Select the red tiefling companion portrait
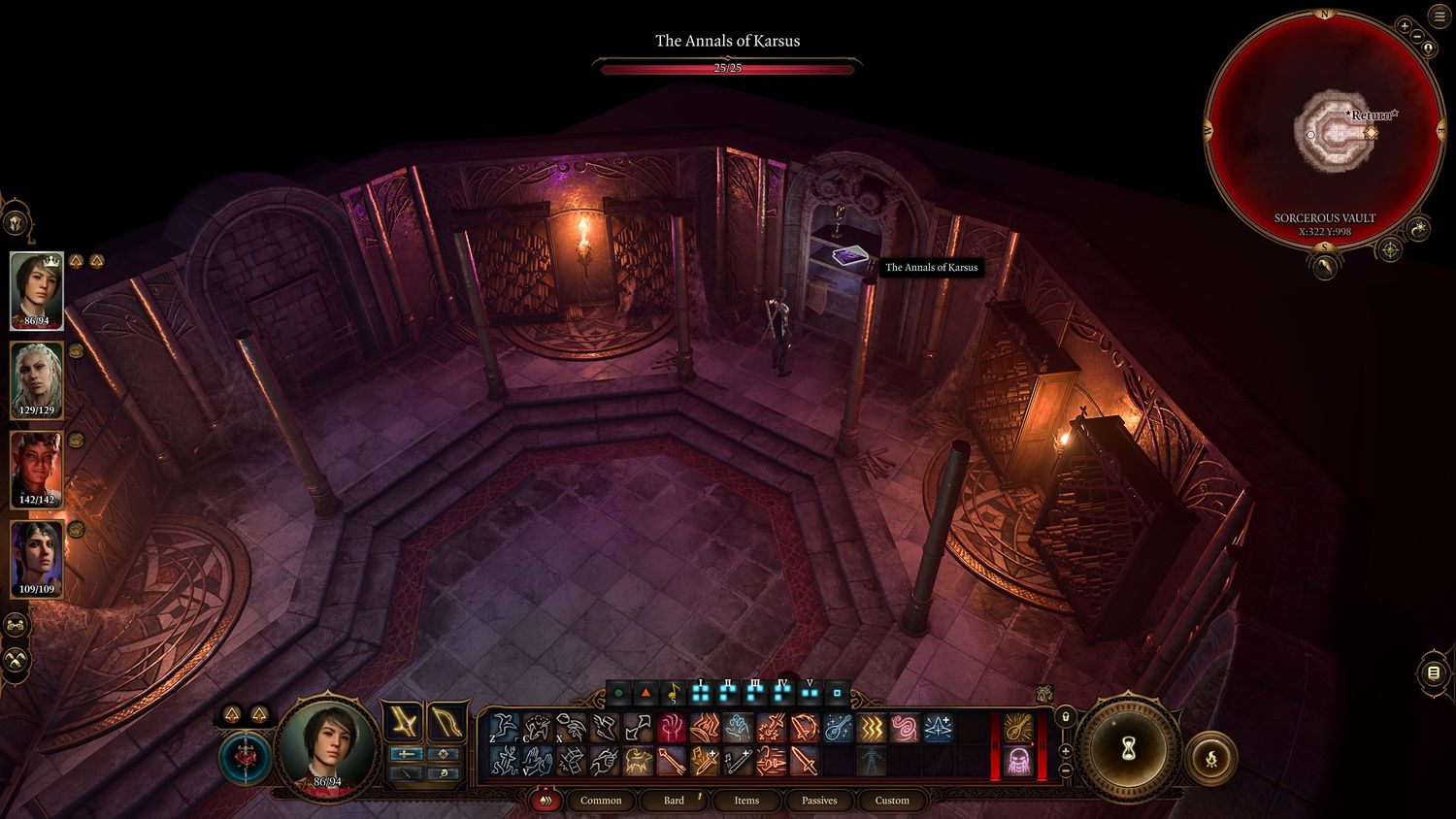This screenshot has height=819, width=1456. click(37, 469)
